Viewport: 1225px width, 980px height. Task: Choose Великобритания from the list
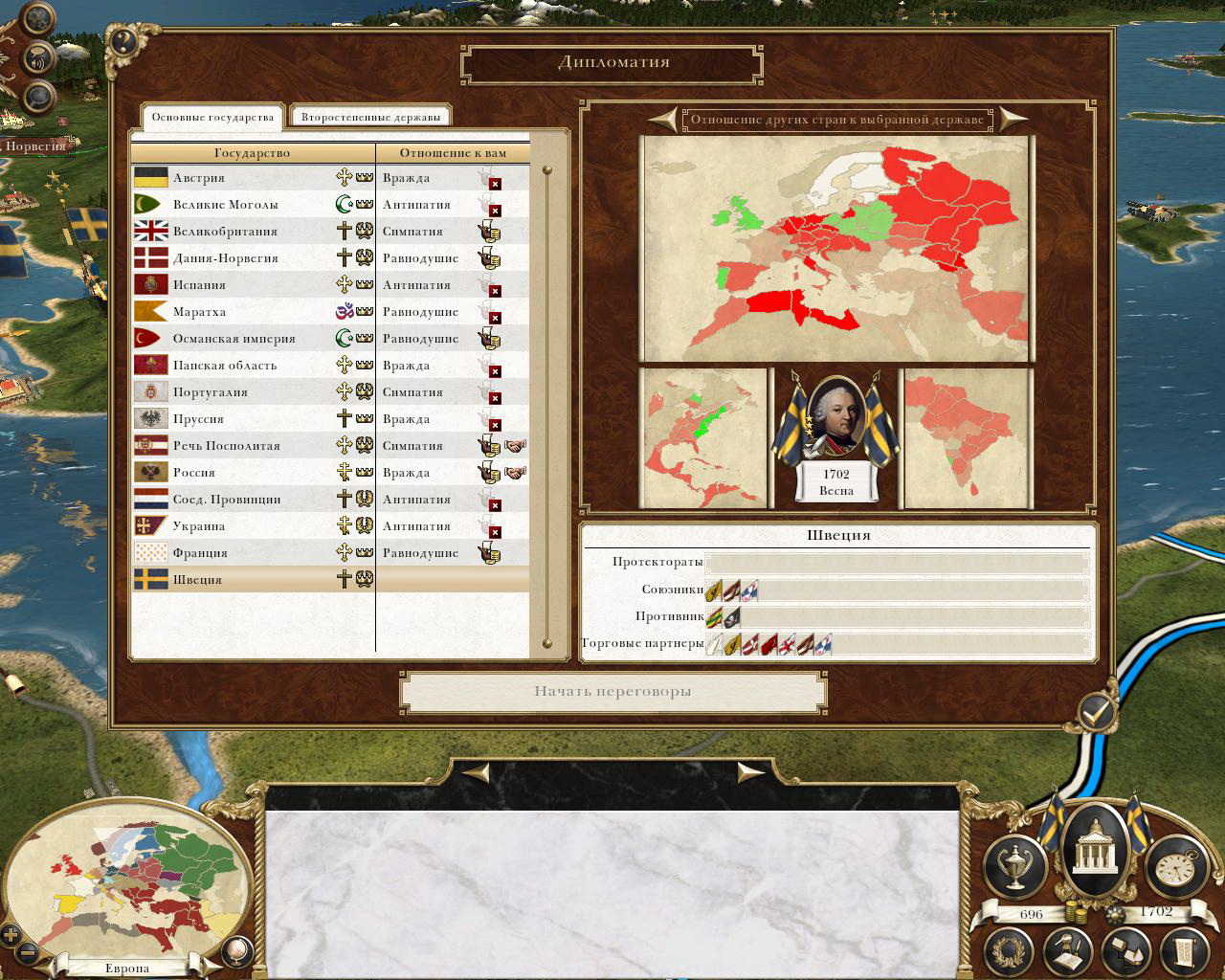click(225, 232)
